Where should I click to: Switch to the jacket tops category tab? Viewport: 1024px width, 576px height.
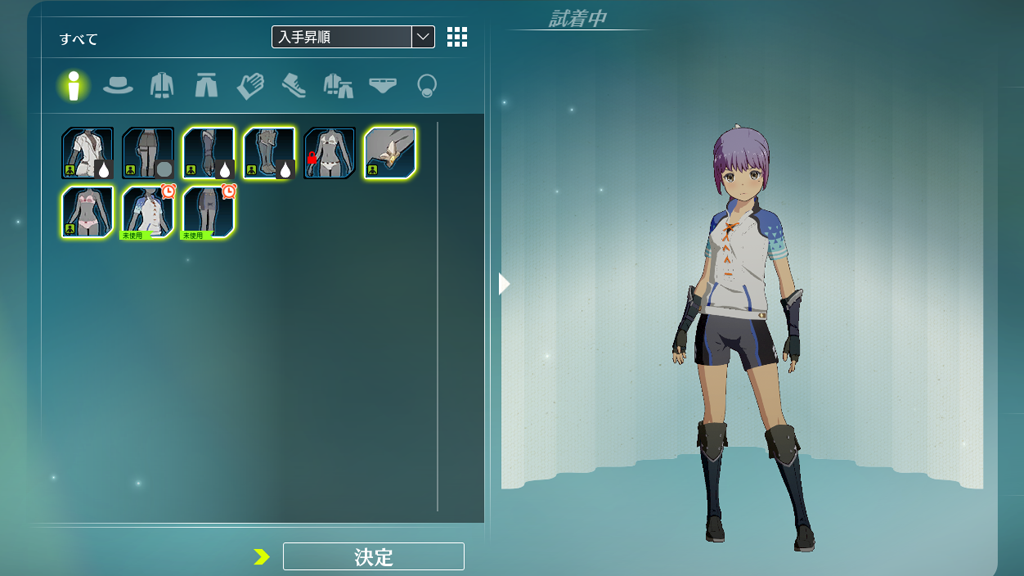click(x=162, y=86)
